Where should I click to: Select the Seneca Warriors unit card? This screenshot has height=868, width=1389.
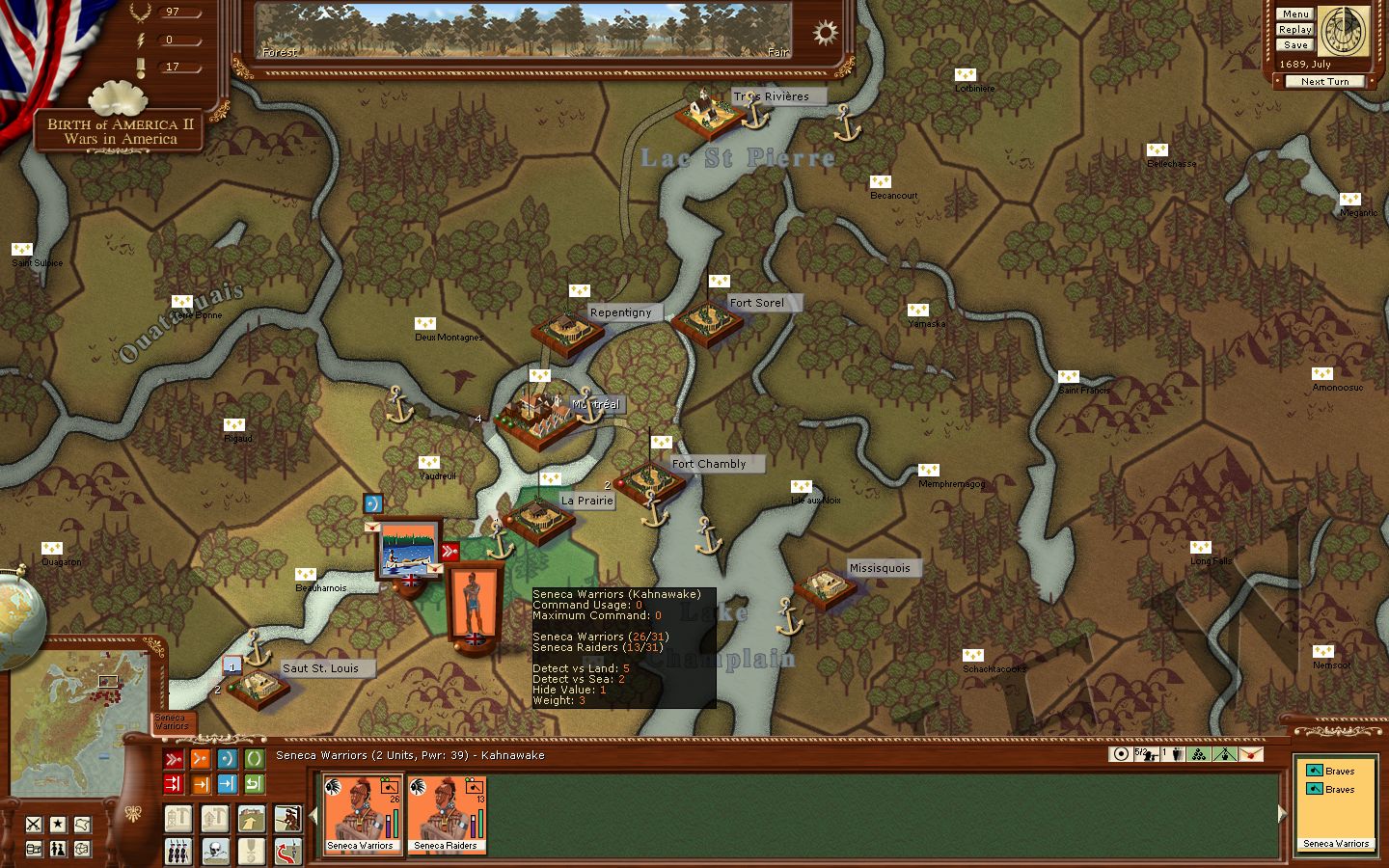pos(362,814)
